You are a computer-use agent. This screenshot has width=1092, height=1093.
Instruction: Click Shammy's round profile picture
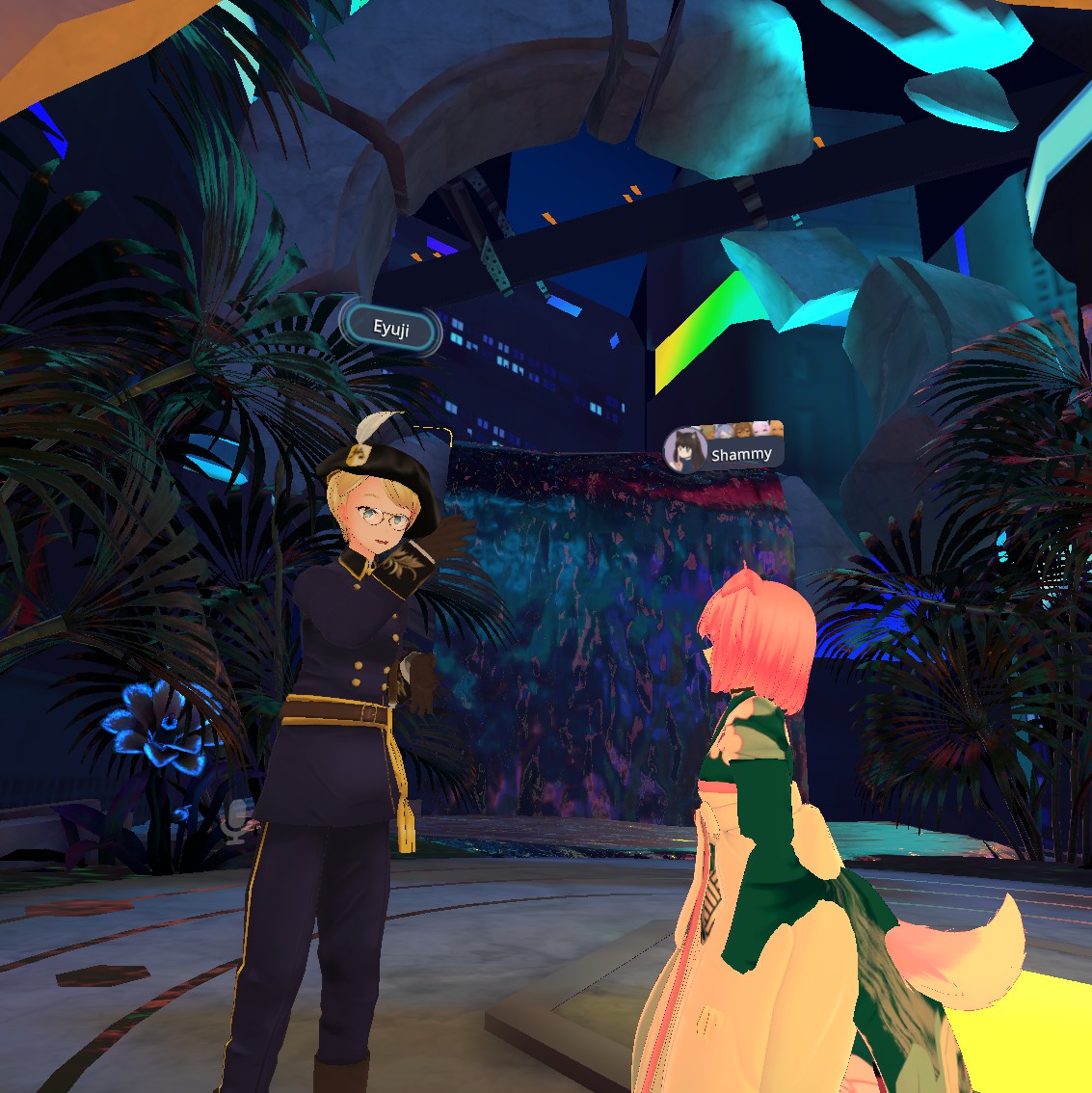pyautogui.click(x=685, y=451)
